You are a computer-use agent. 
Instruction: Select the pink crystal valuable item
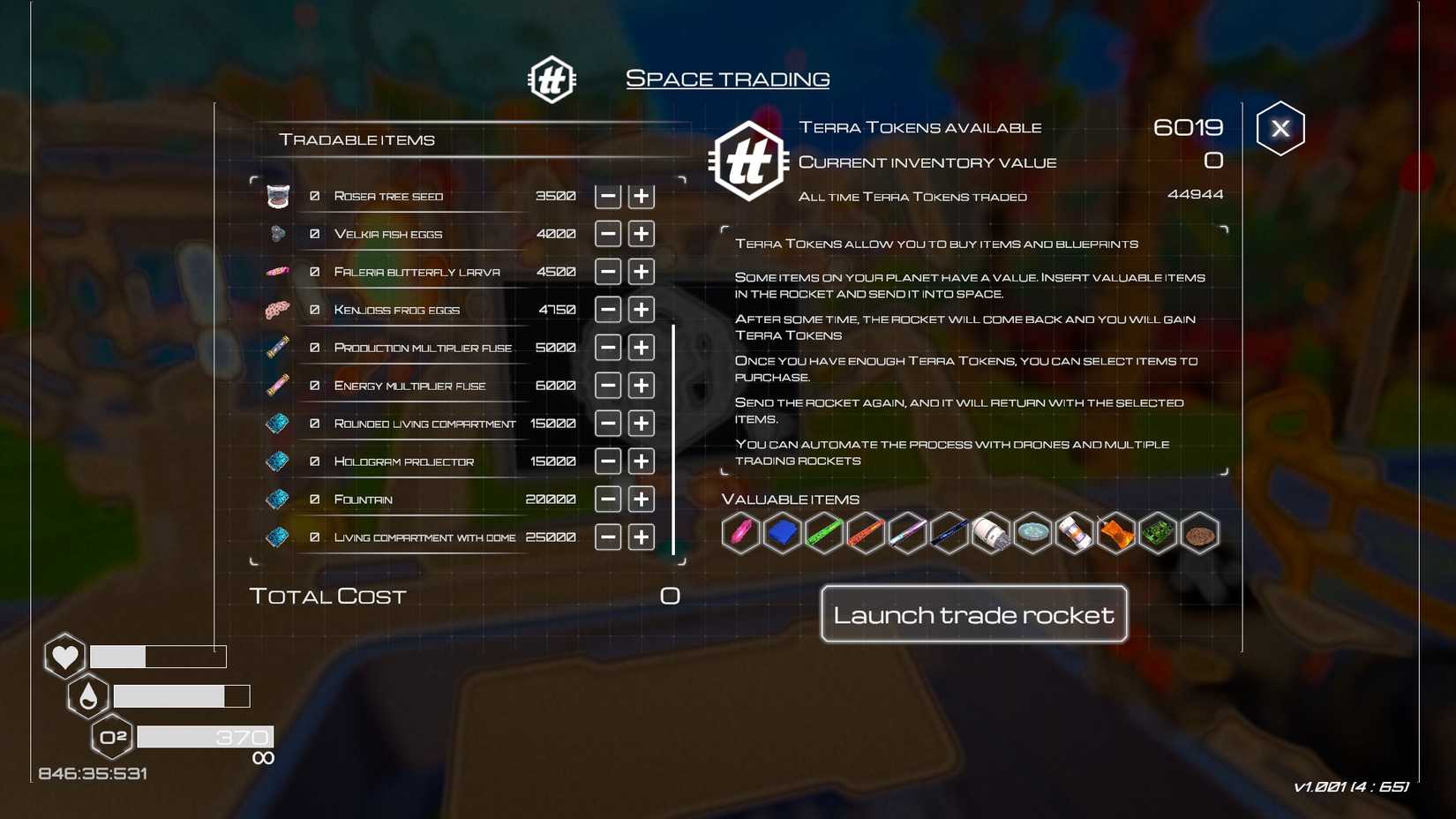pyautogui.click(x=741, y=533)
